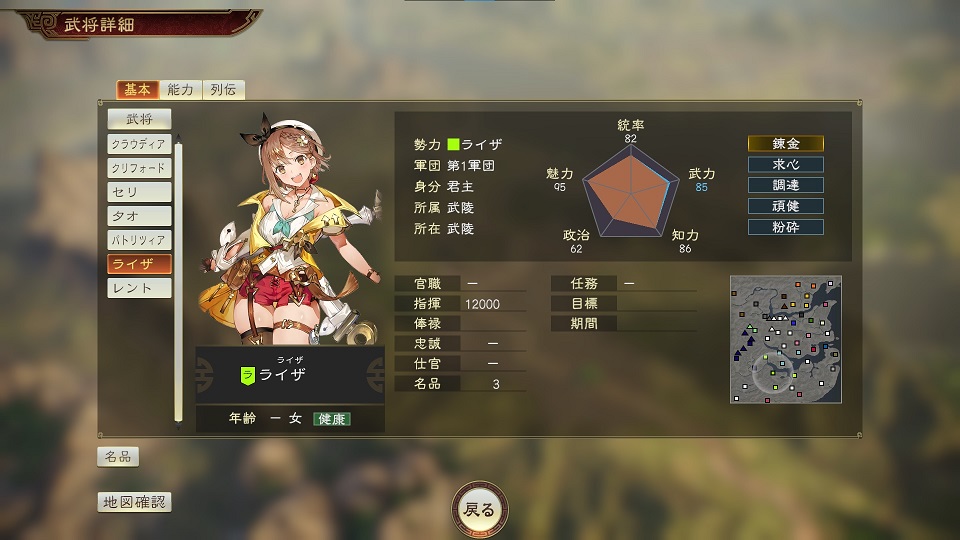Select the 求心 trait
Screen dimensions: 960x540
click(786, 165)
